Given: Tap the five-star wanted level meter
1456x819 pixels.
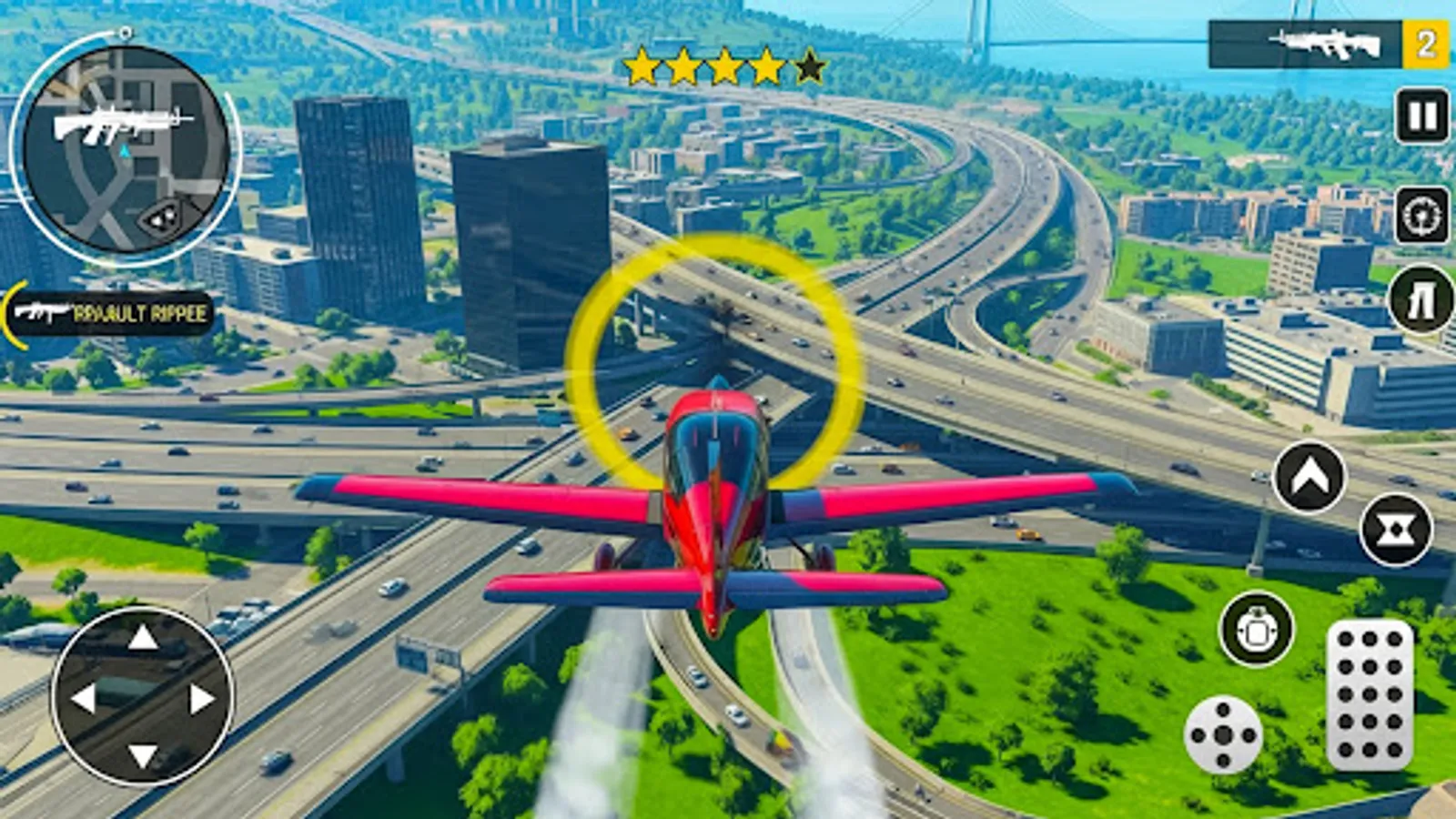Looking at the screenshot, I should click(723, 66).
